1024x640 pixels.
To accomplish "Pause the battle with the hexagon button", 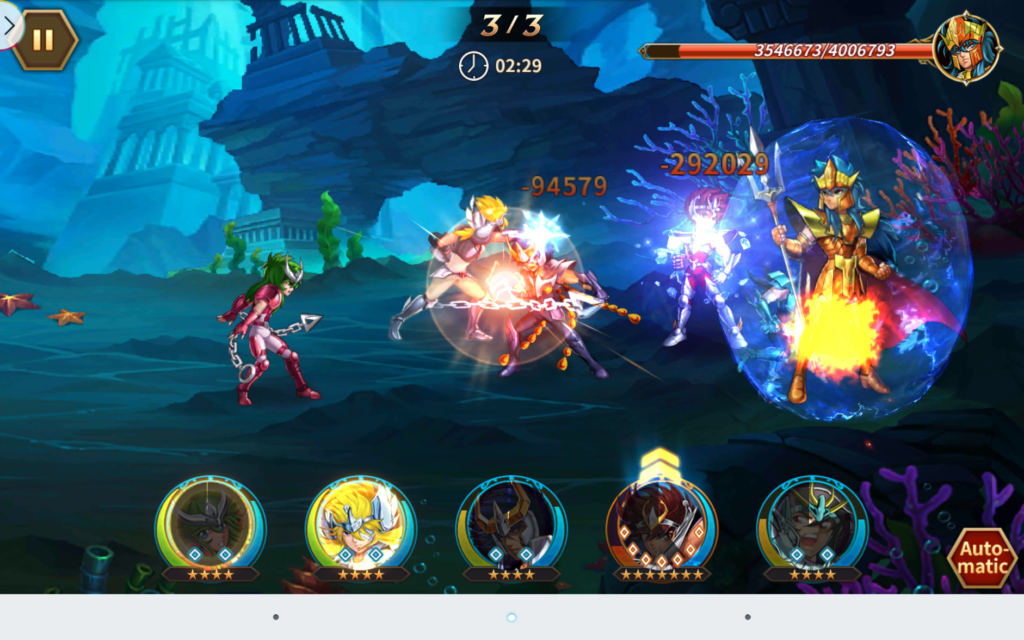I will pos(44,40).
